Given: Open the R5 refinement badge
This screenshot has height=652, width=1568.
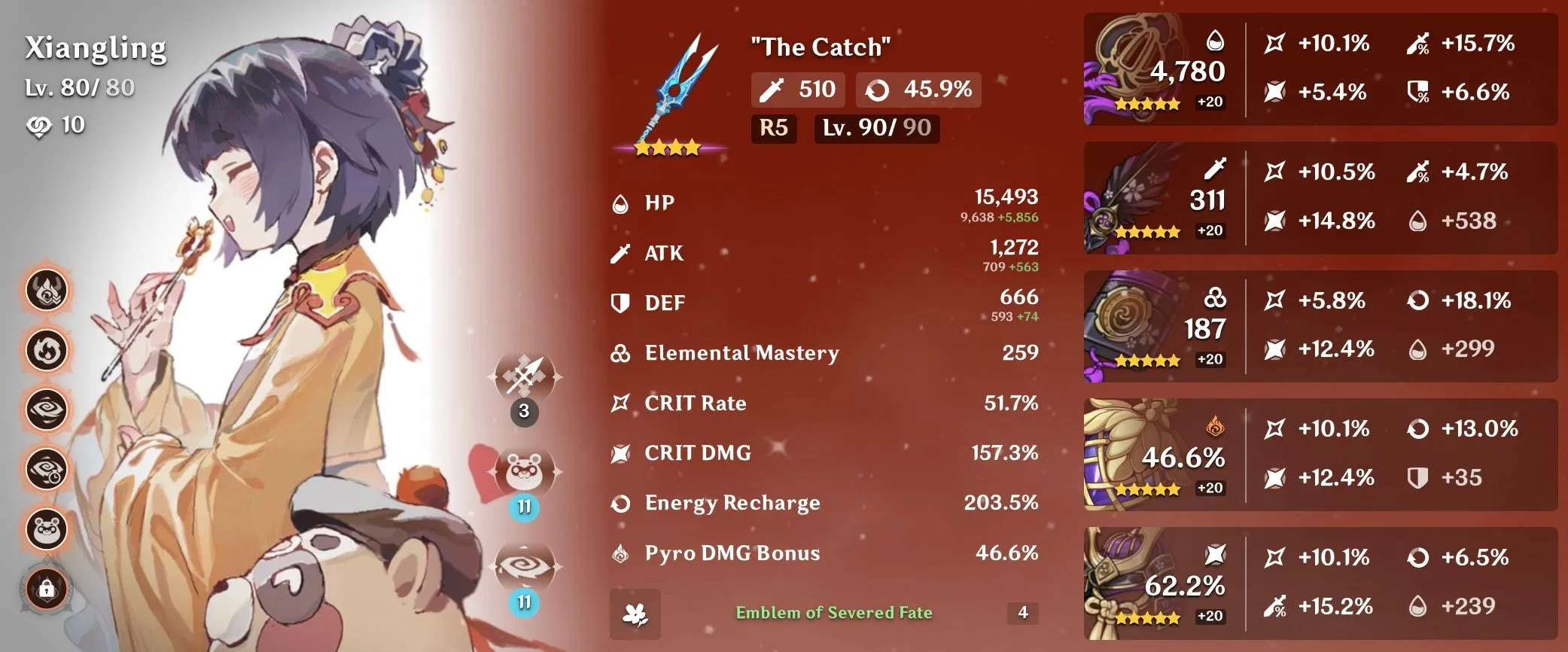Looking at the screenshot, I should click(x=774, y=129).
